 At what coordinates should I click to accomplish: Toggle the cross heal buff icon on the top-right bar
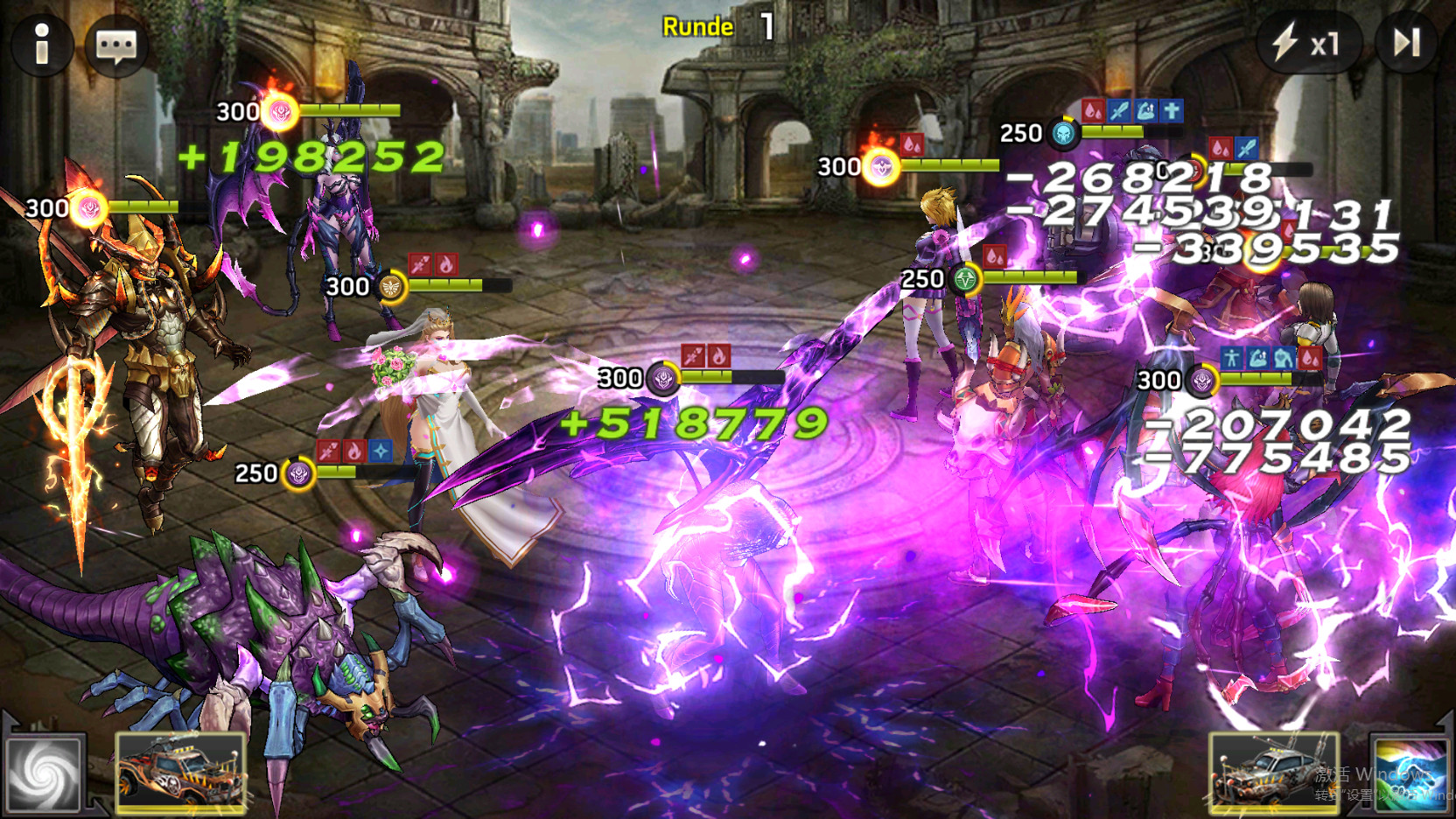pyautogui.click(x=1170, y=109)
